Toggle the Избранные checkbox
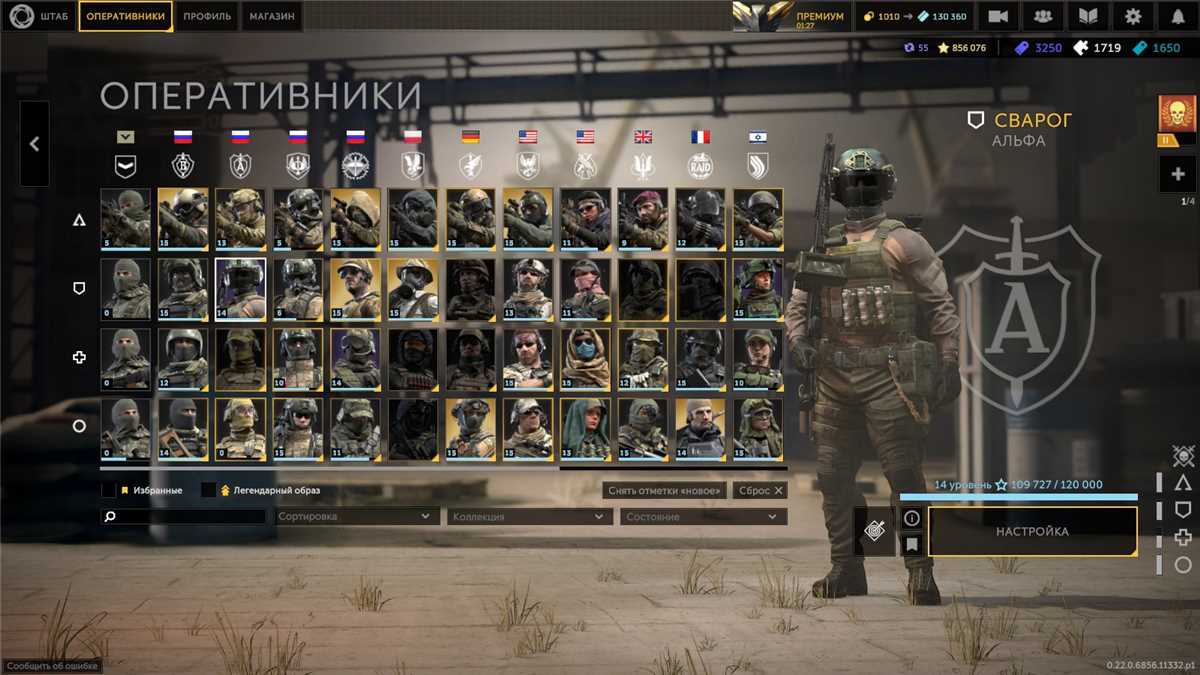 click(x=109, y=491)
